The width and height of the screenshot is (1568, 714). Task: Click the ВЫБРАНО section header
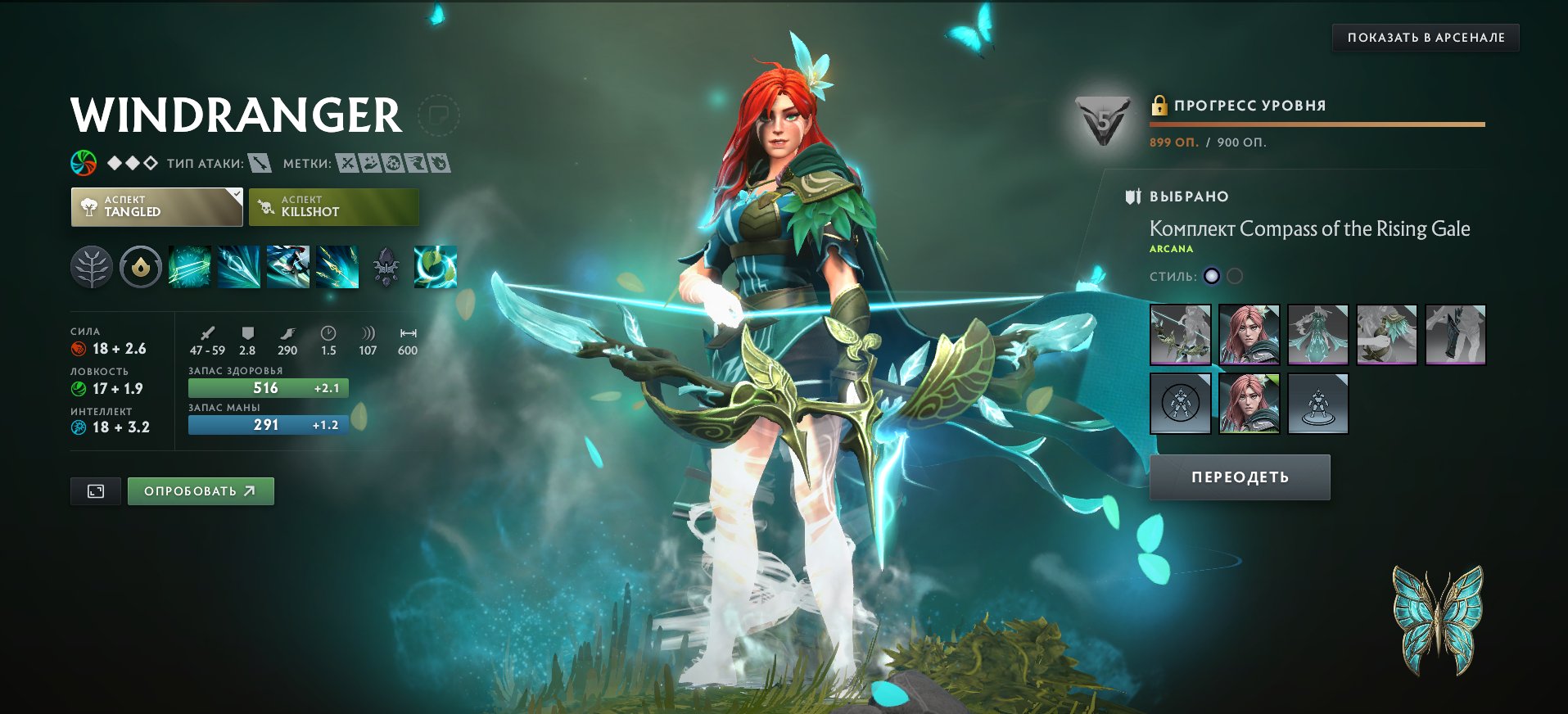click(x=1187, y=196)
